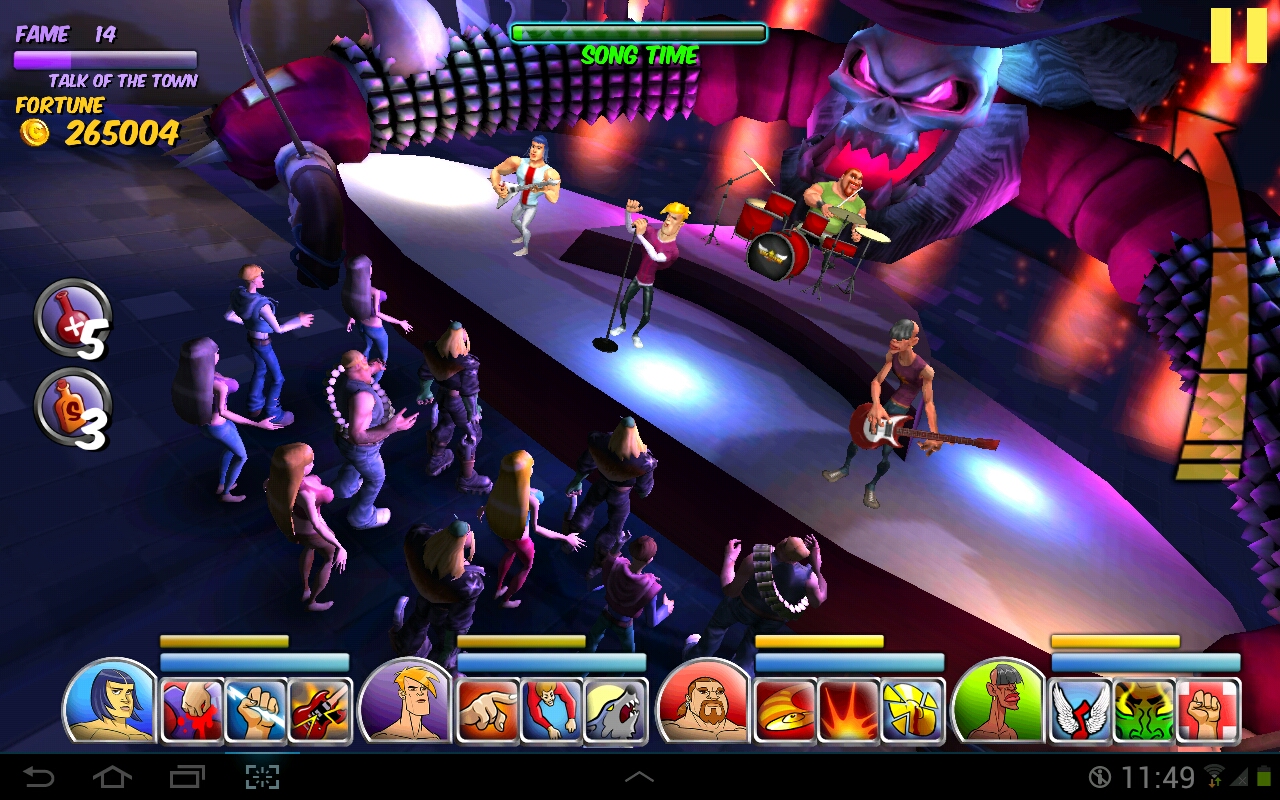
Task: Activate the howling wolf ability
Action: [615, 711]
